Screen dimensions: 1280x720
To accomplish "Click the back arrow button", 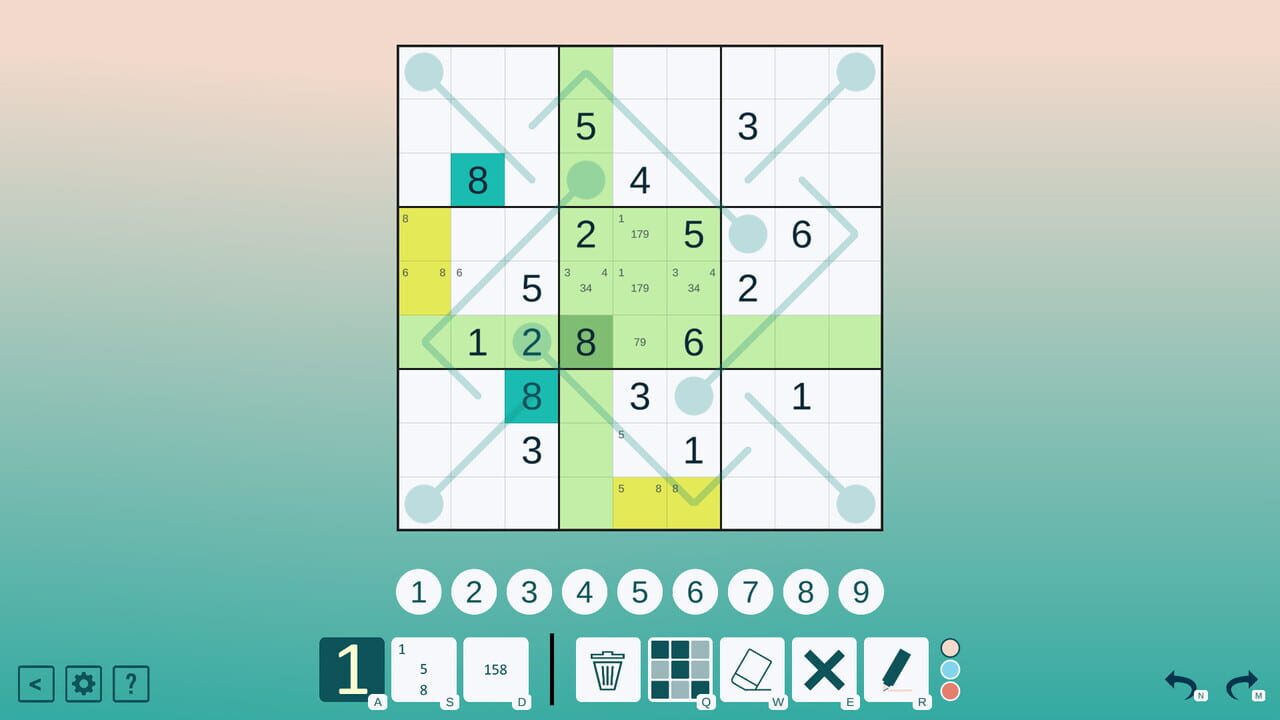I will 38,684.
